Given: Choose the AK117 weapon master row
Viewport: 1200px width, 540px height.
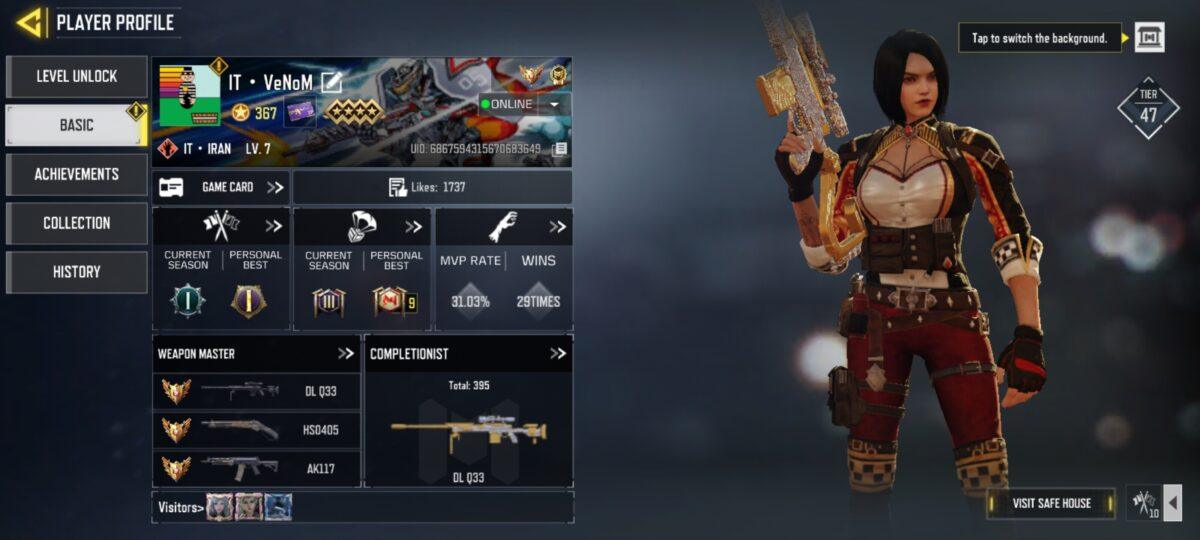Looking at the screenshot, I should [257, 468].
